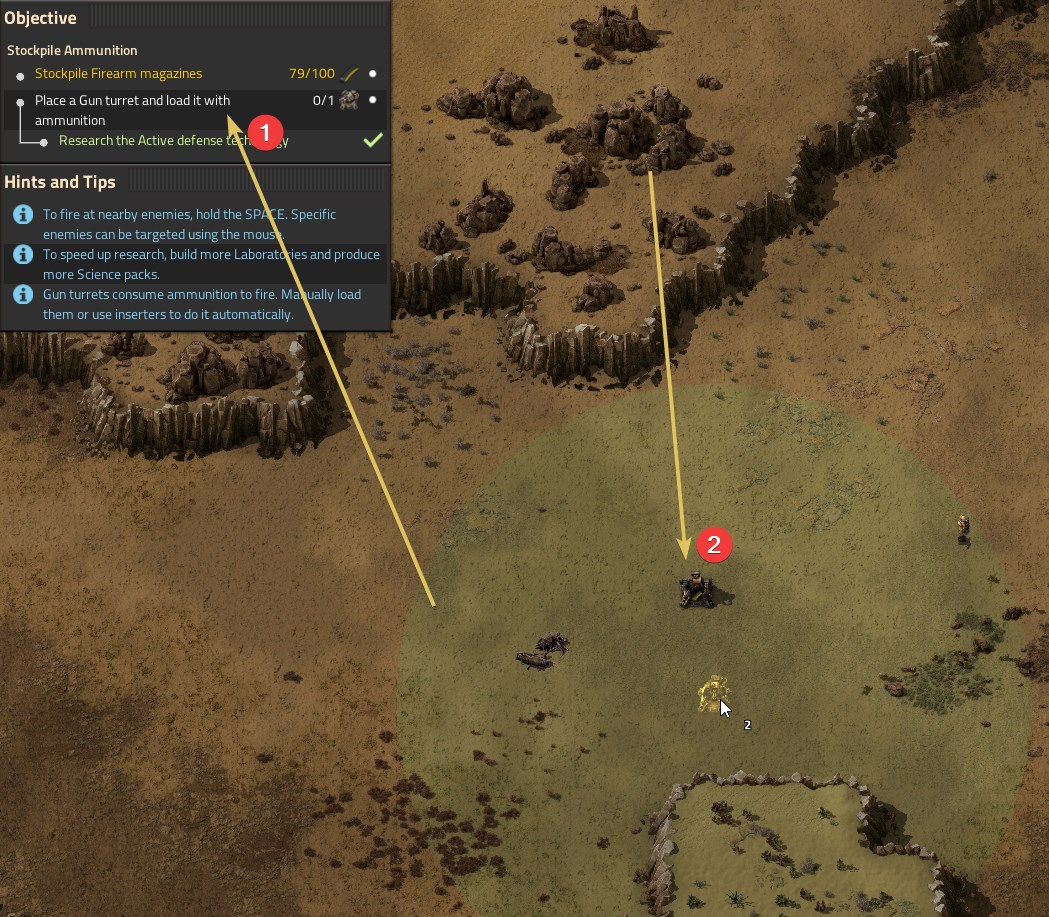The height and width of the screenshot is (917, 1049).
Task: Select the Stockpile Firearm magazines objective
Action: [118, 74]
